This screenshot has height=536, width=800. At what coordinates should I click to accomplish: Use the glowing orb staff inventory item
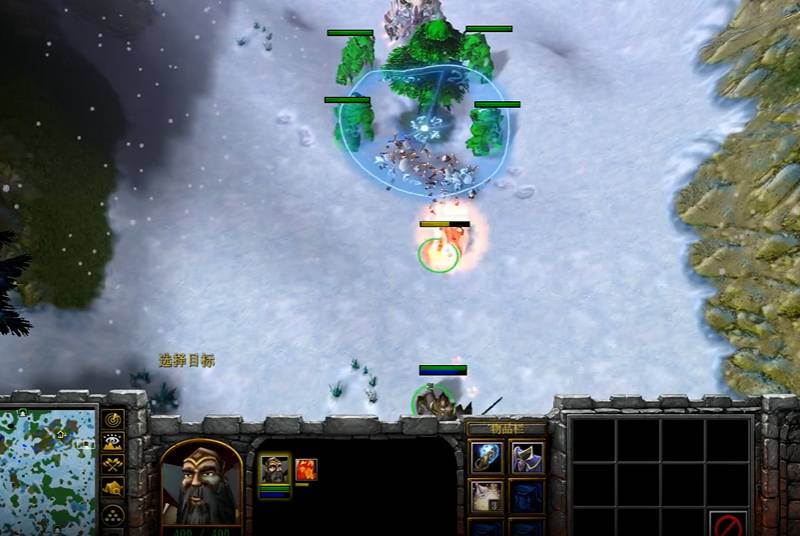point(487,458)
